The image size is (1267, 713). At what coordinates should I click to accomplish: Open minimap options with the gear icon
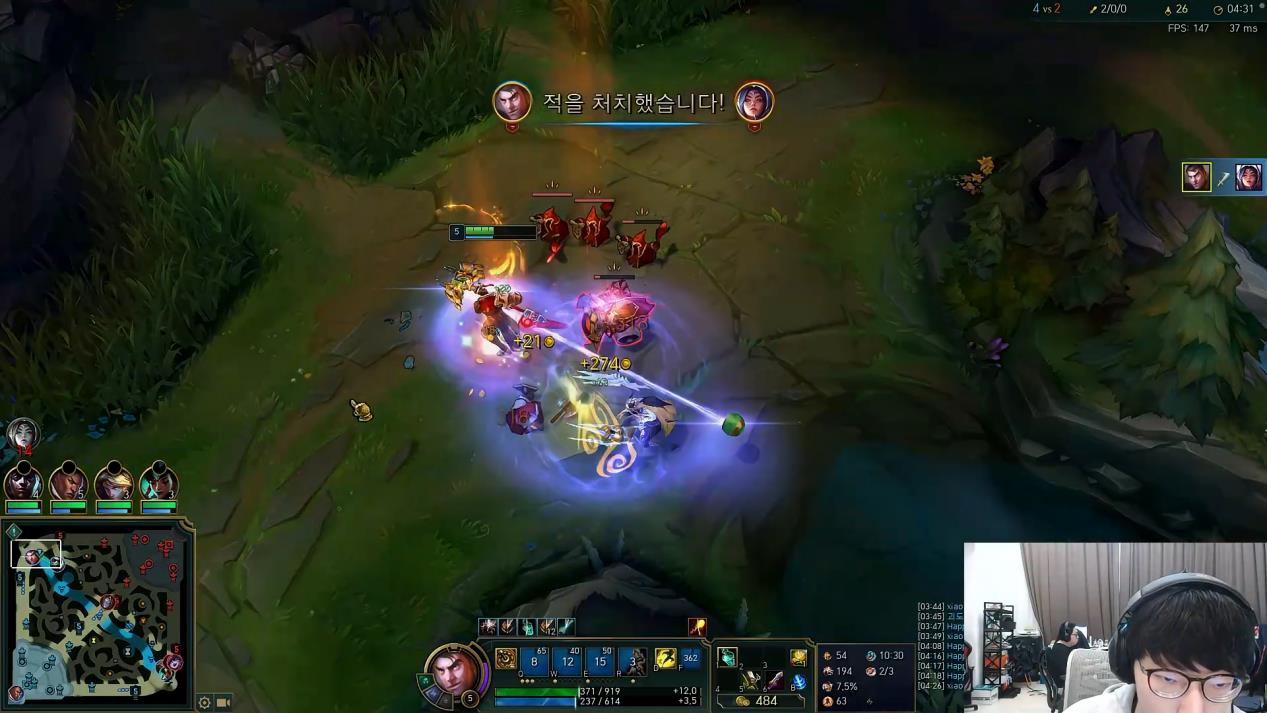[x=205, y=702]
